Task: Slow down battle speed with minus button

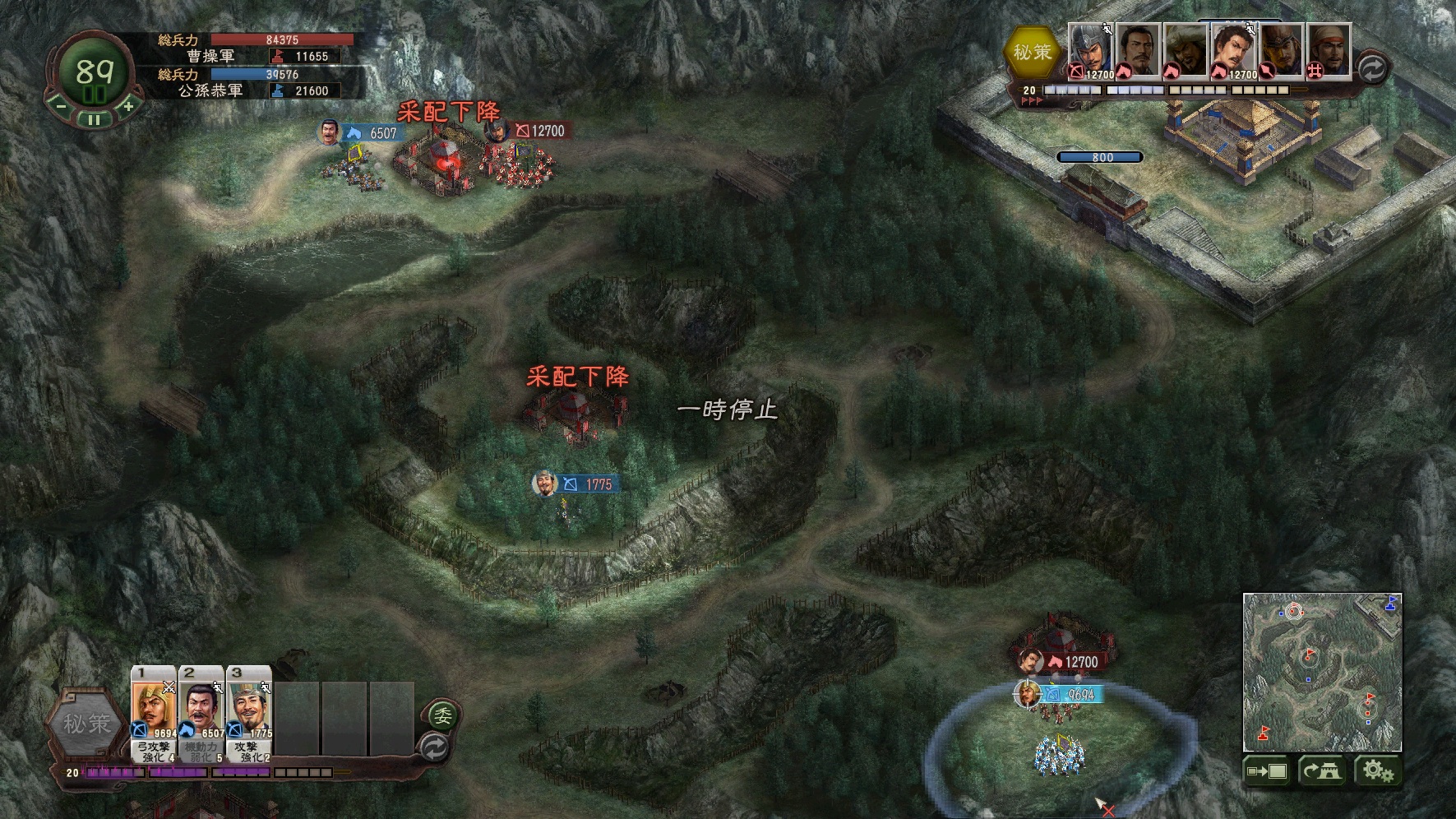Action: [59, 105]
